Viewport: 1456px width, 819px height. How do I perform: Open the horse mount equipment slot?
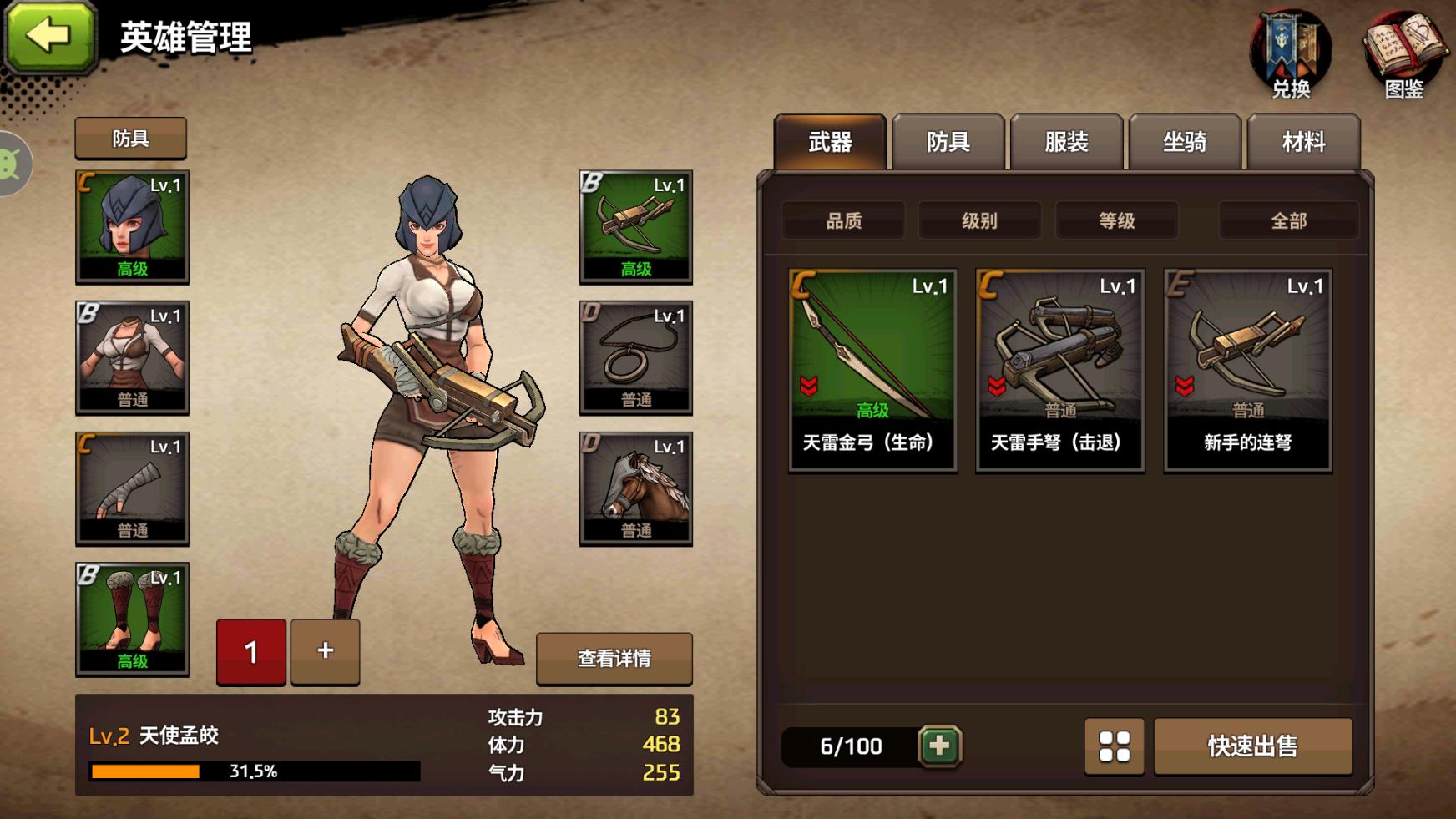[x=637, y=488]
